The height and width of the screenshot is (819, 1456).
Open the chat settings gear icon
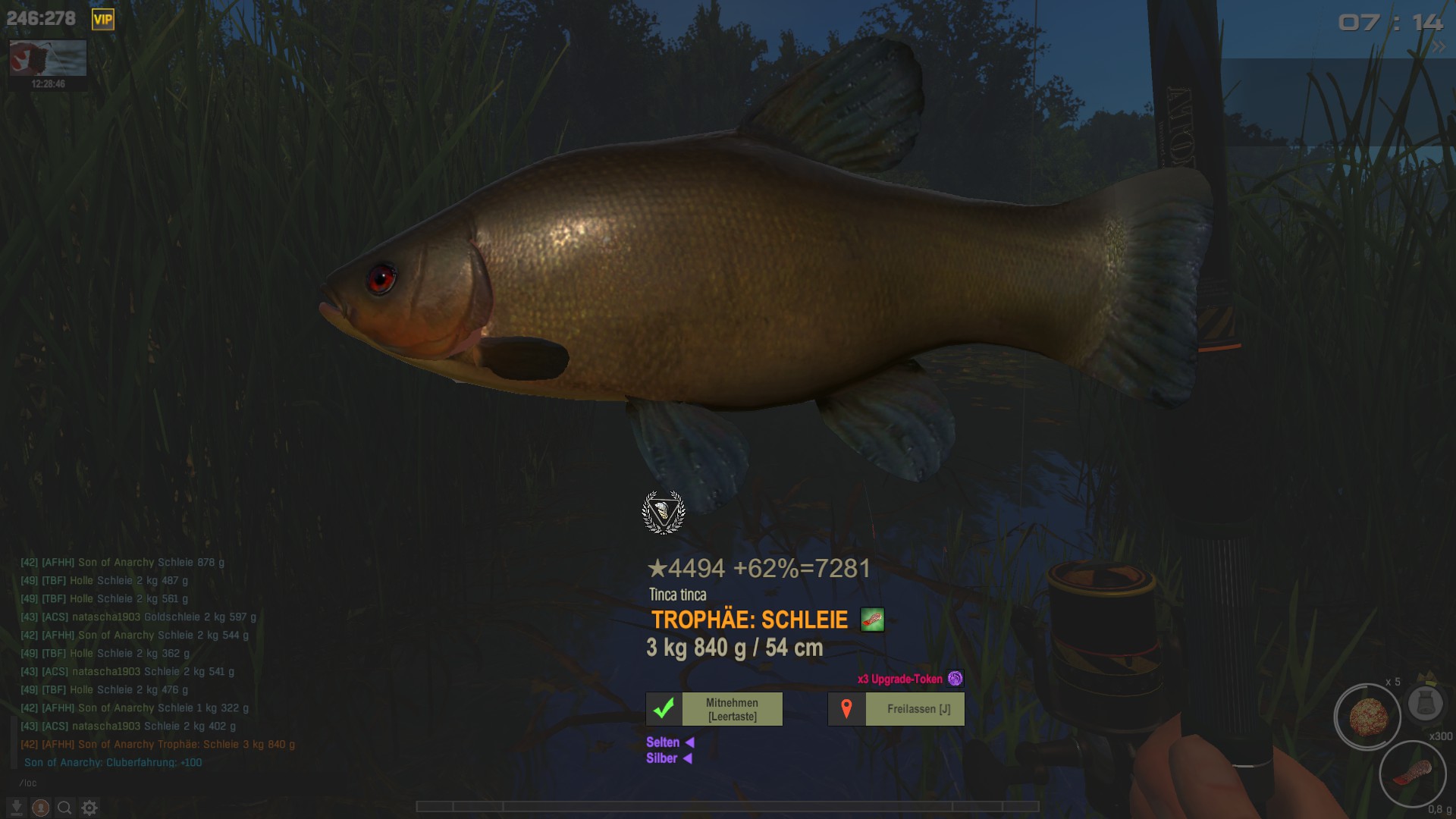point(89,808)
